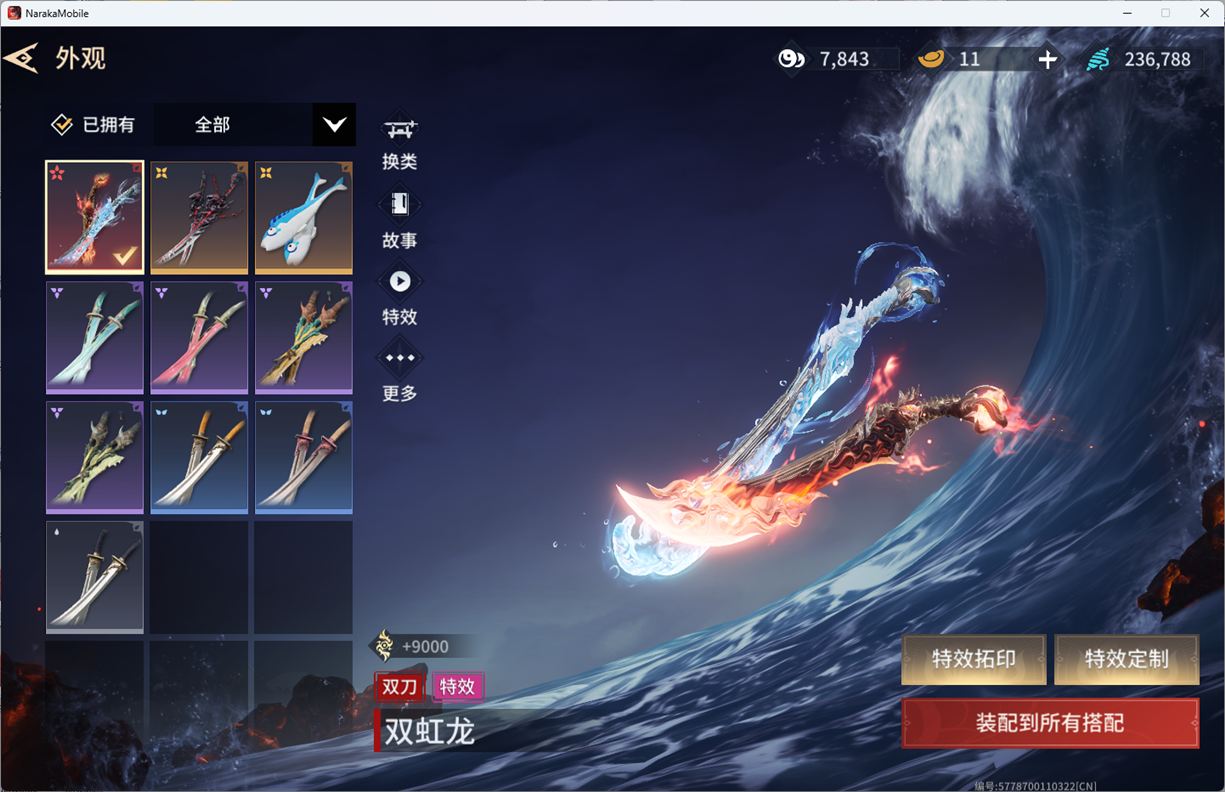This screenshot has height=792, width=1225.
Task: Select the grey default dual blades skin
Action: [95, 577]
